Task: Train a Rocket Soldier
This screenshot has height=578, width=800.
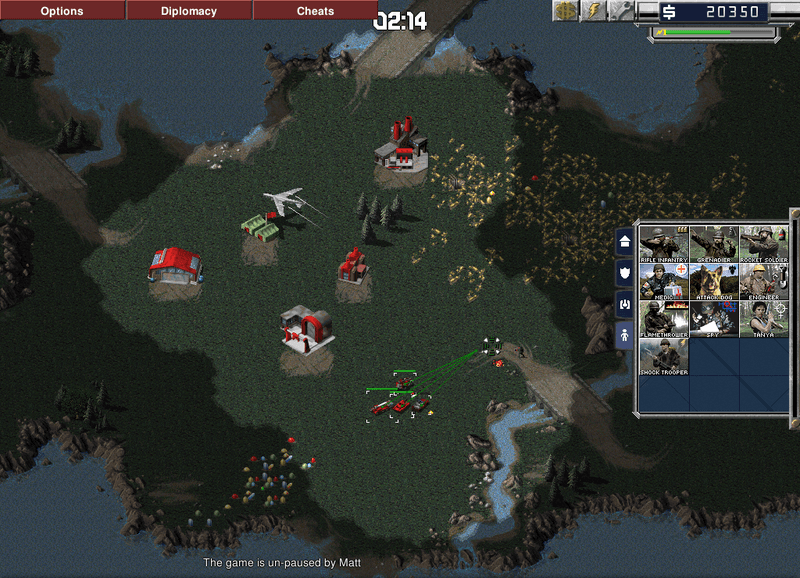Action: [764, 244]
